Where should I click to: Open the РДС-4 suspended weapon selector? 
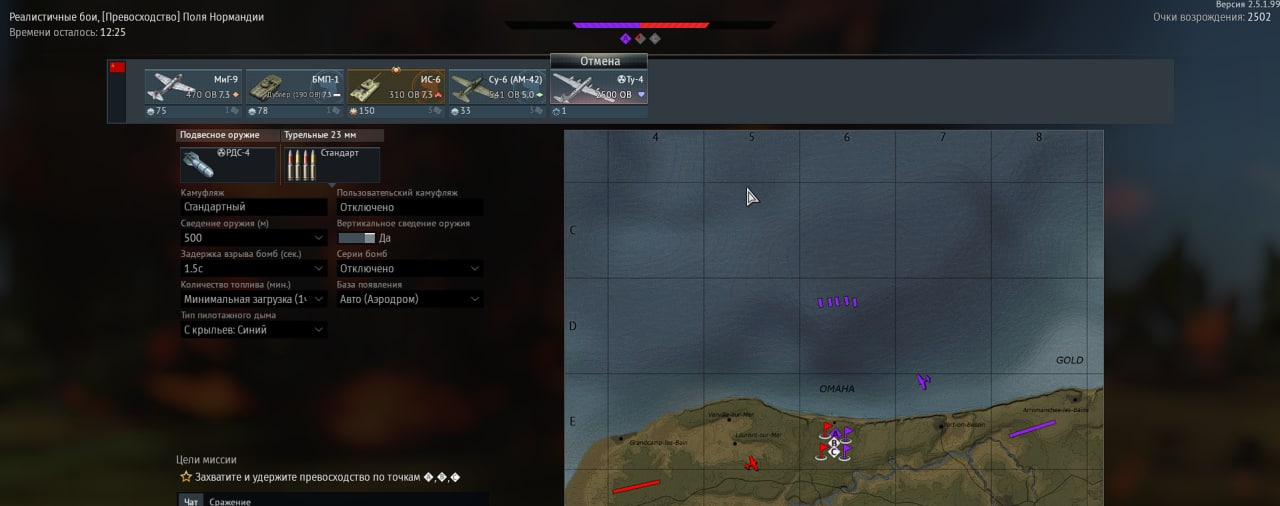(x=228, y=165)
